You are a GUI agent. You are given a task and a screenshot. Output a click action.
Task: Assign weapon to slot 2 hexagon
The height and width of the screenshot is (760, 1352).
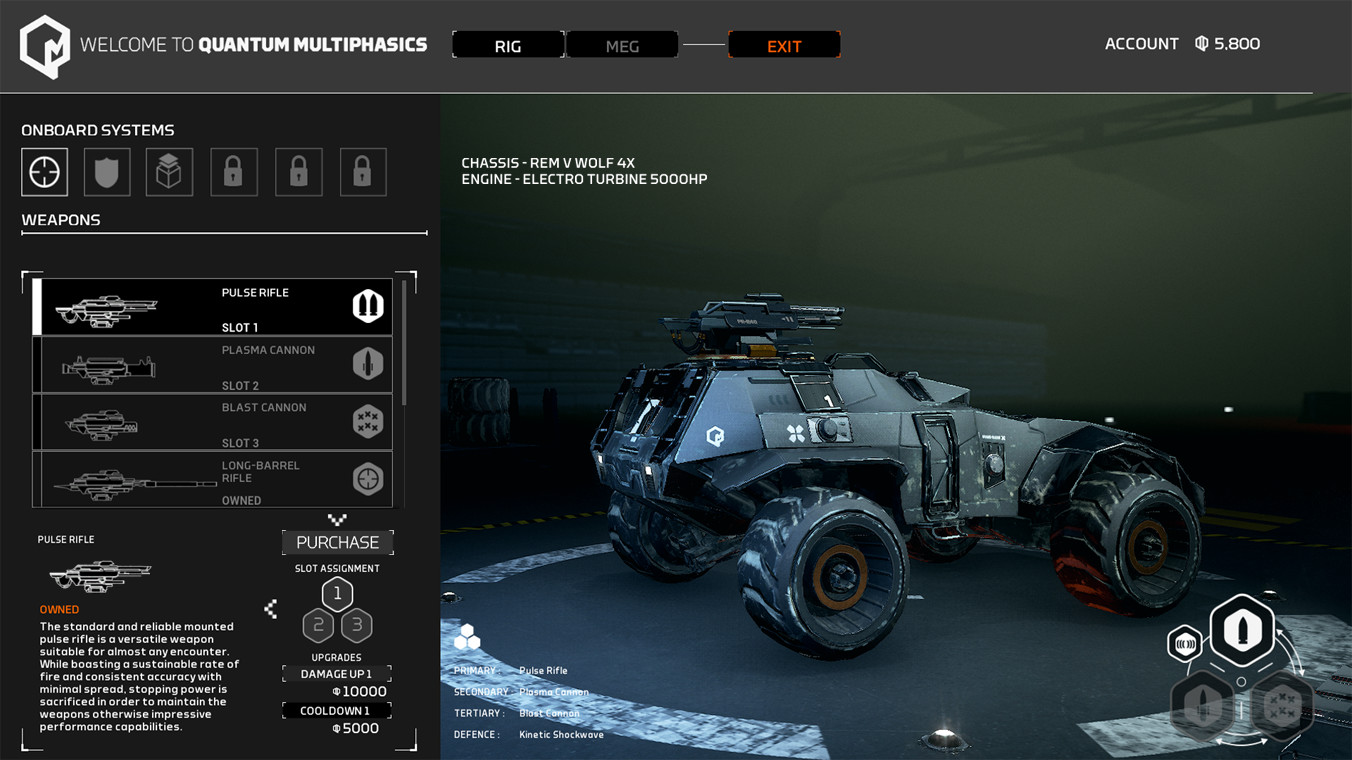tap(319, 626)
